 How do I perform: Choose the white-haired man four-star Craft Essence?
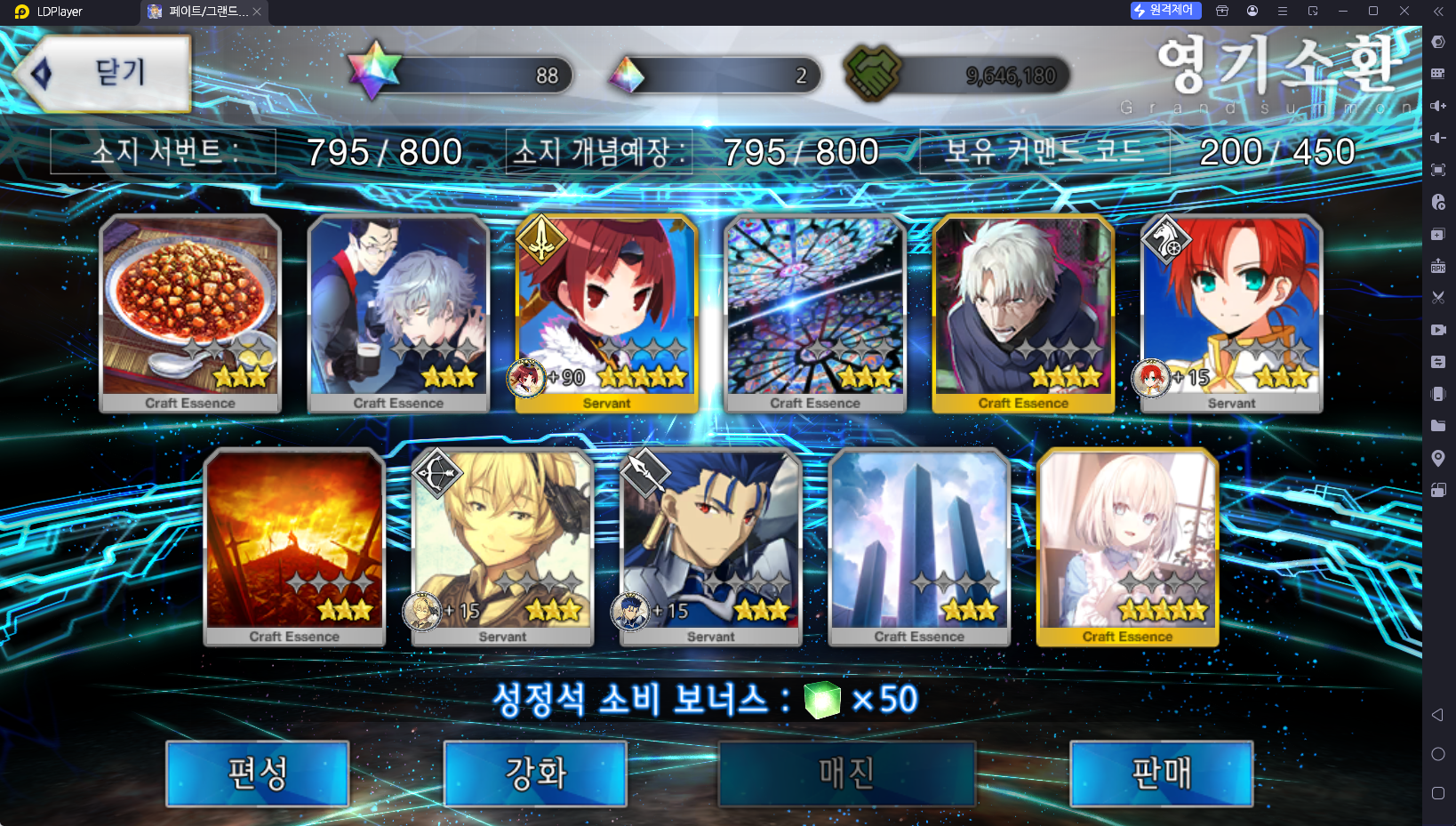tap(1023, 313)
